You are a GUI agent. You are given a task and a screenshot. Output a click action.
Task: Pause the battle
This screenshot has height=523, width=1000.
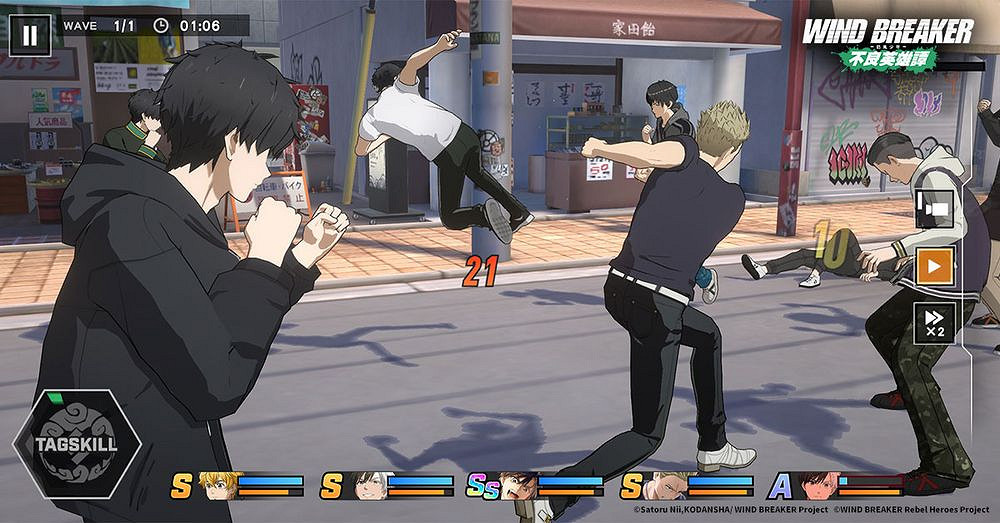click(29, 35)
